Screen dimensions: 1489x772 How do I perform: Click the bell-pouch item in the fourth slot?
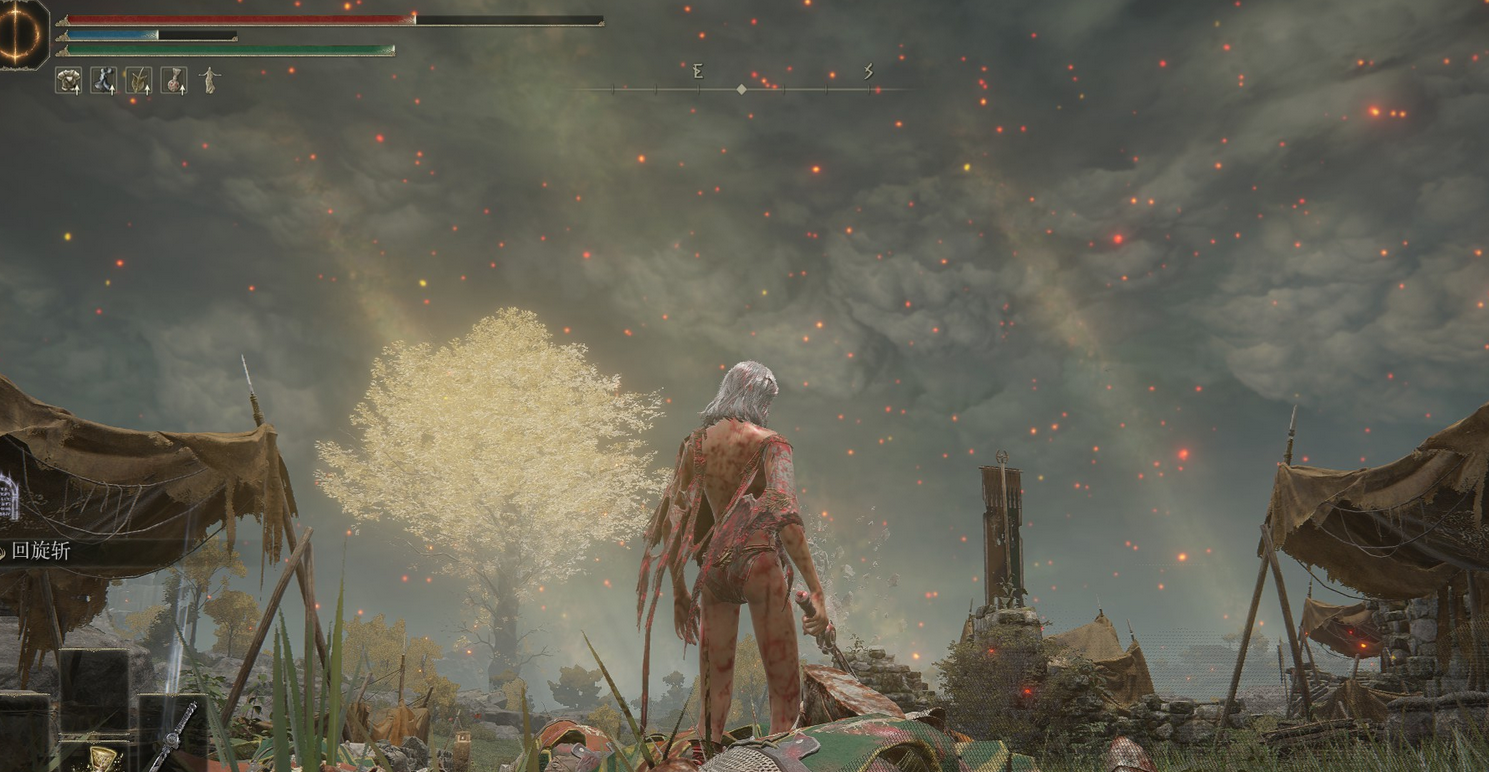[x=176, y=80]
